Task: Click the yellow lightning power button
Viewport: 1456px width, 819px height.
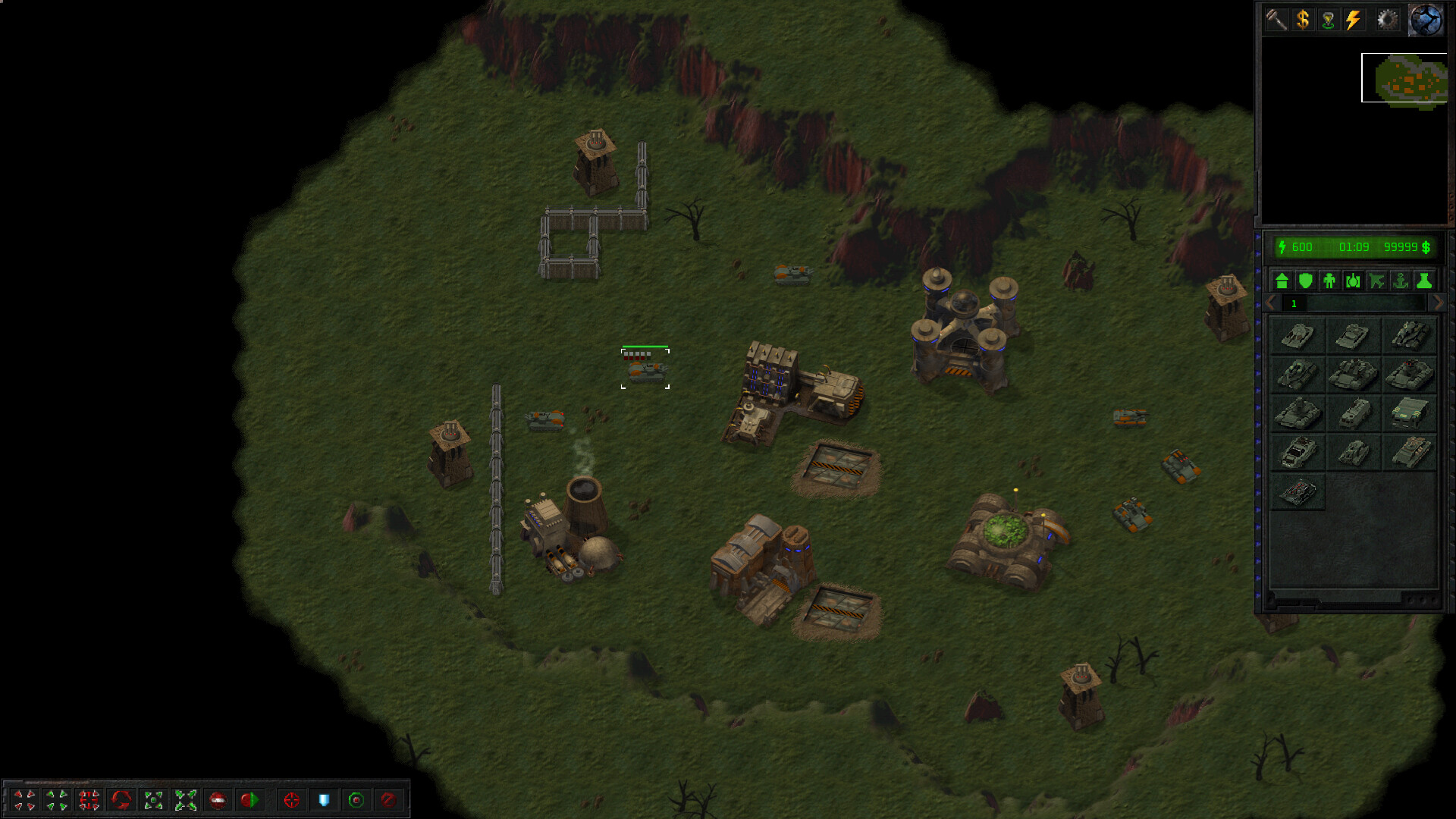Action: coord(1354,19)
